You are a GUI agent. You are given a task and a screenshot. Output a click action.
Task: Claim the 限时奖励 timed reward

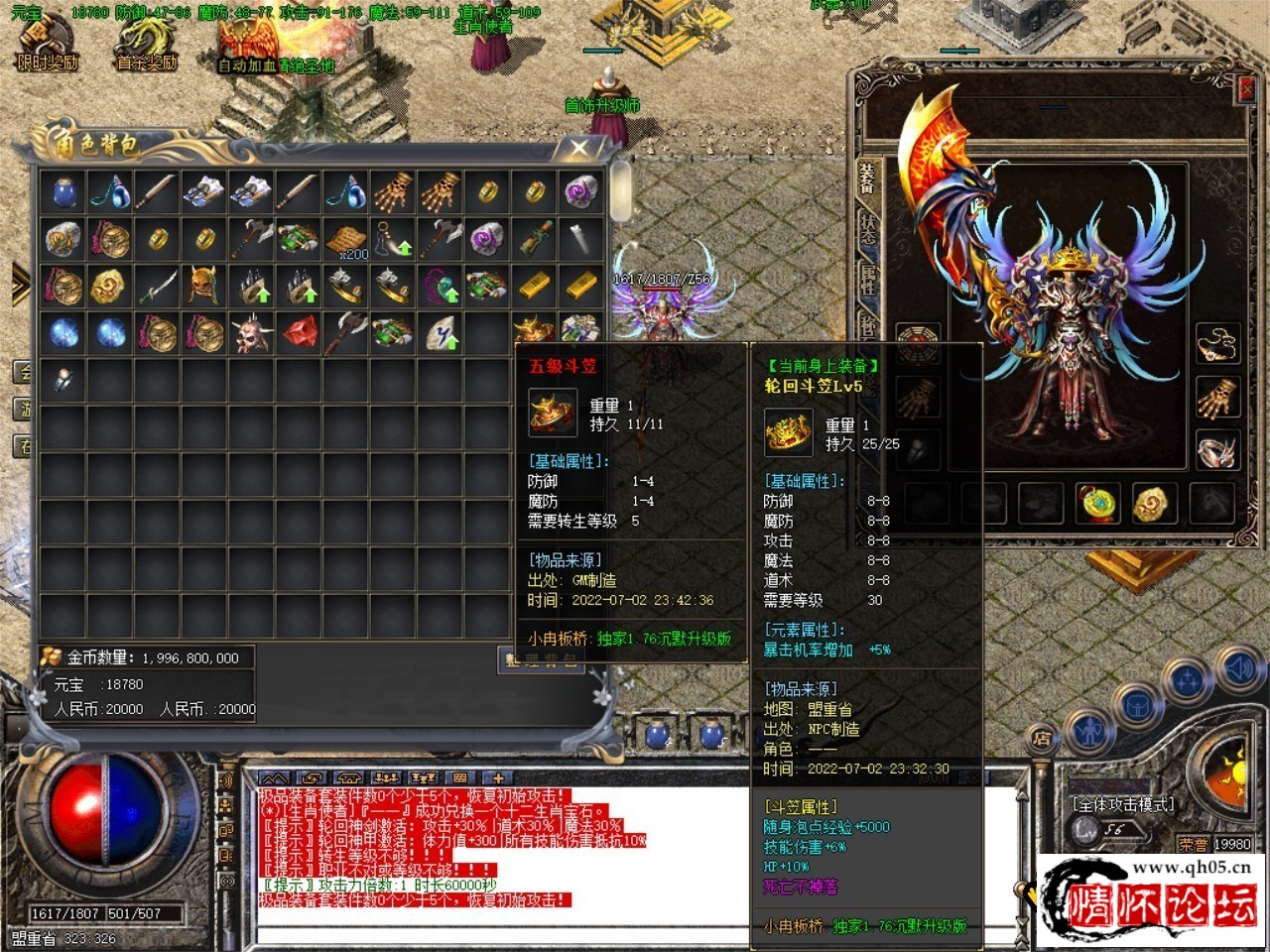(46, 44)
